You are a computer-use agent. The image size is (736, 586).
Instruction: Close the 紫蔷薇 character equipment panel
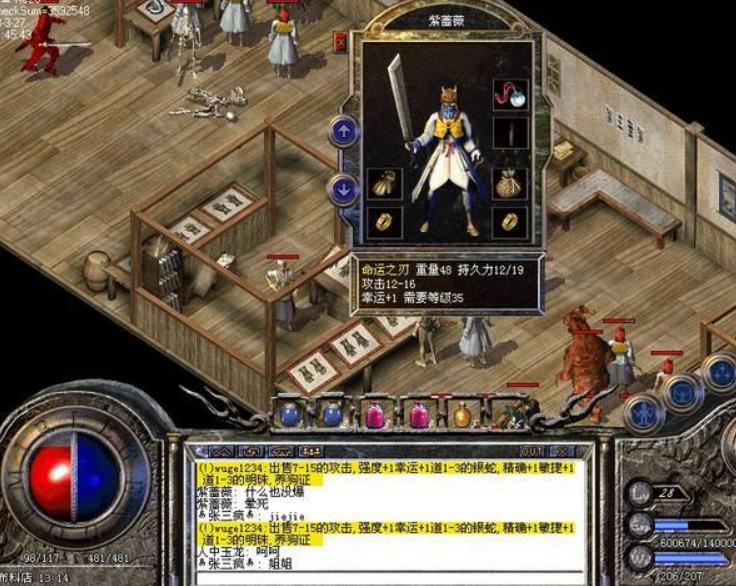click(339, 43)
